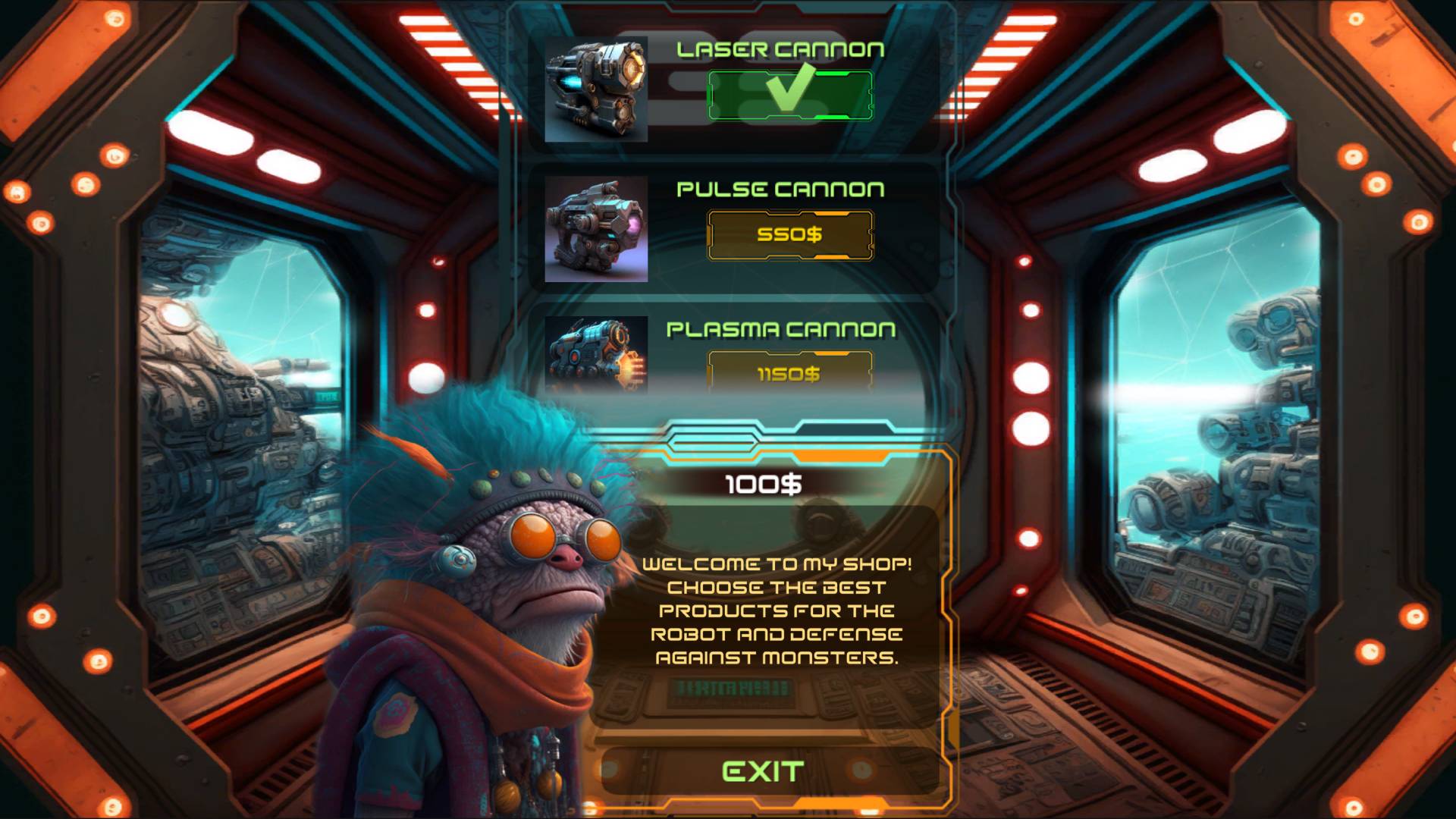
Task: Select the Pulse Cannon title label
Action: click(781, 188)
